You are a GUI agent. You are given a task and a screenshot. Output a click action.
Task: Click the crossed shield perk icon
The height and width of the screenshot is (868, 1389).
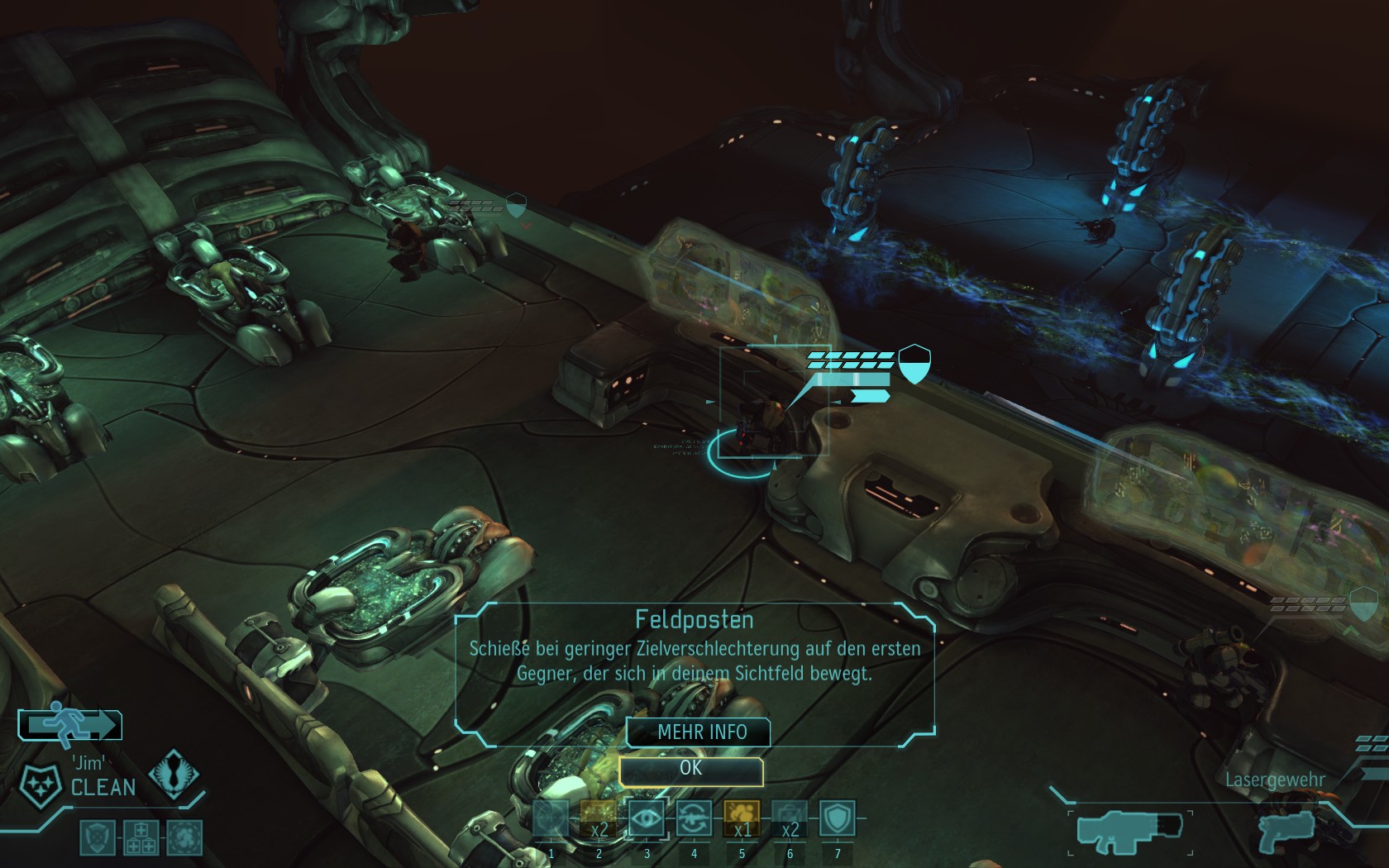tap(97, 838)
